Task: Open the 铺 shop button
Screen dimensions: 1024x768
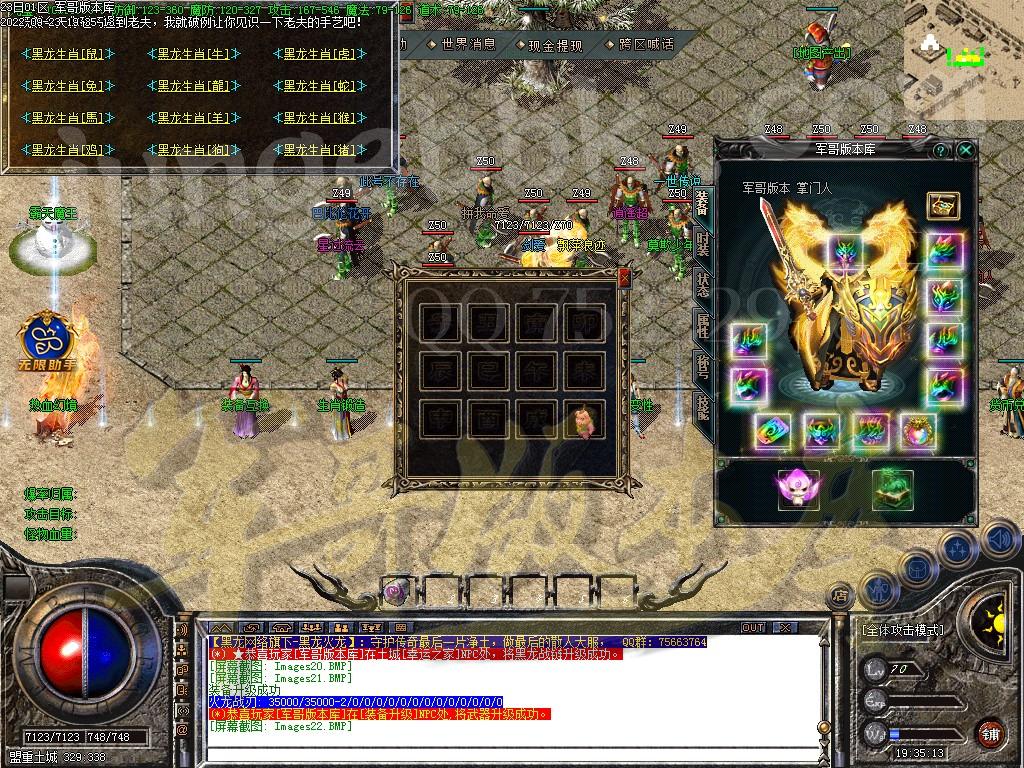Action: (990, 731)
